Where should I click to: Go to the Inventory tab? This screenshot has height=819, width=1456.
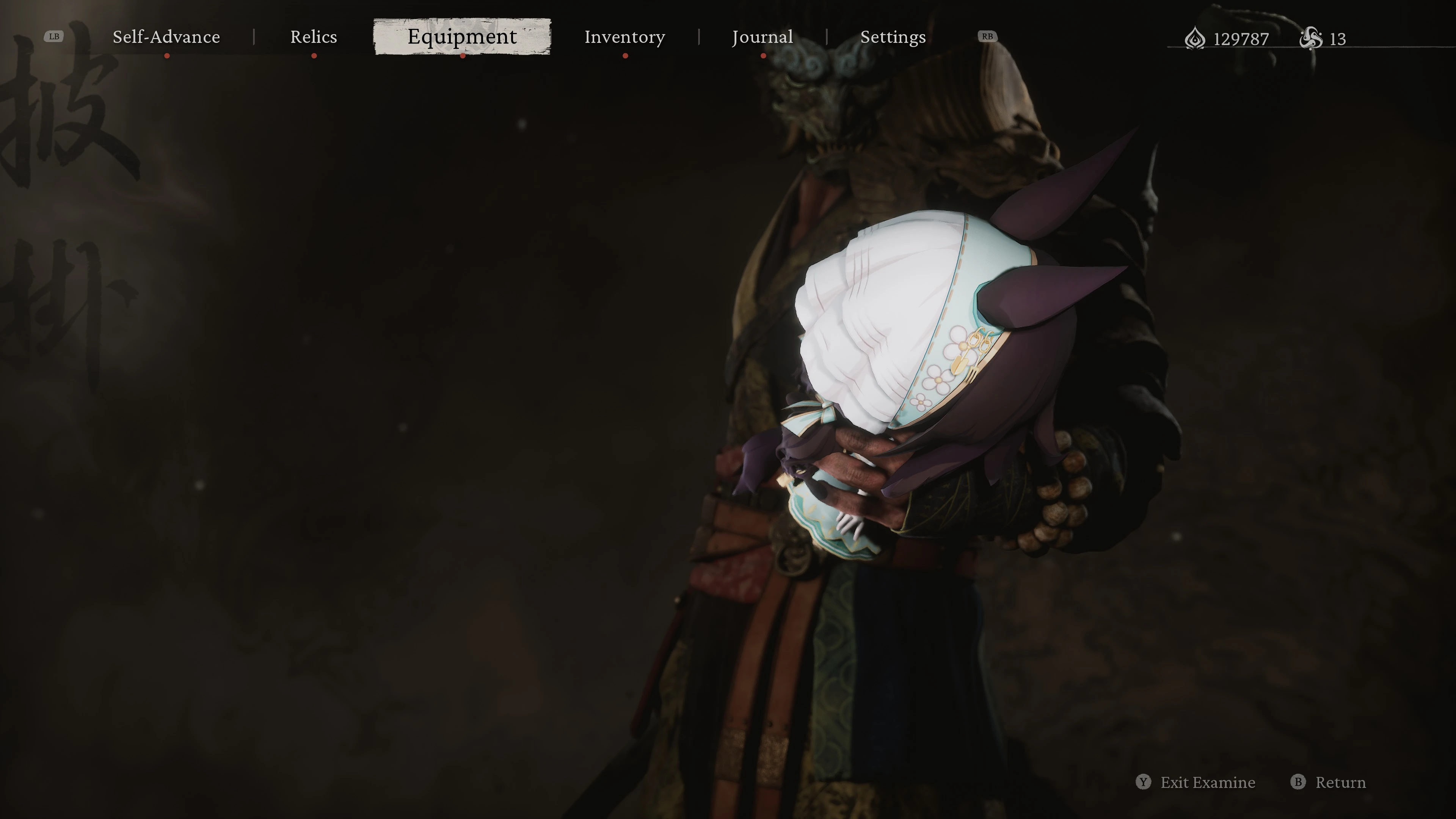624,37
